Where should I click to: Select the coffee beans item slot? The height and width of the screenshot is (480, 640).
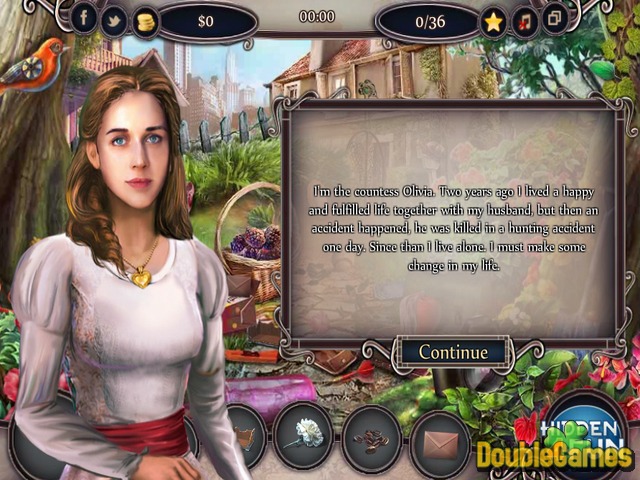pos(371,439)
